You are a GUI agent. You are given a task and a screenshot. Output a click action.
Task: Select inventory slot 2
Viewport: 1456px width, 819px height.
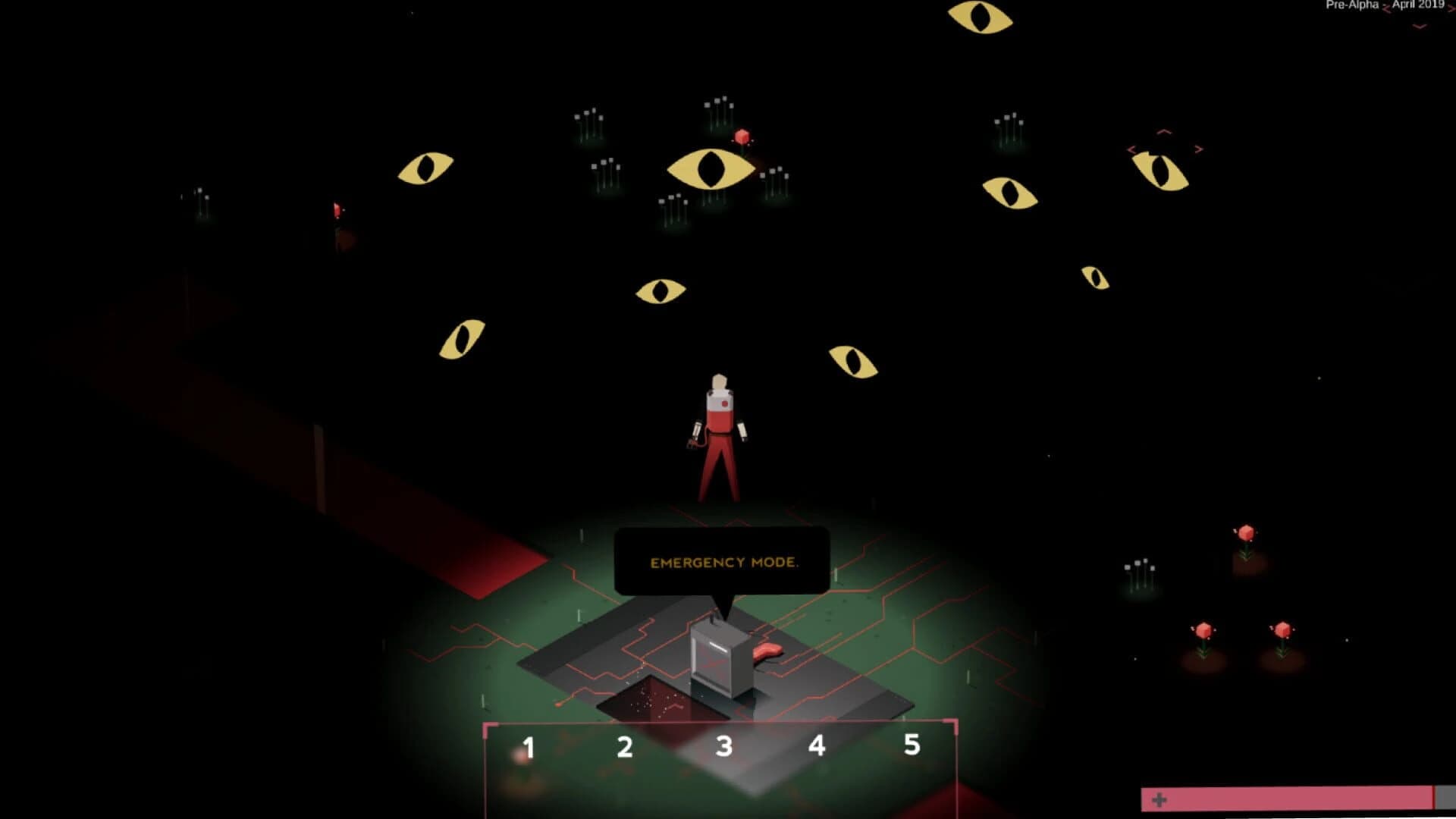pos(623,745)
